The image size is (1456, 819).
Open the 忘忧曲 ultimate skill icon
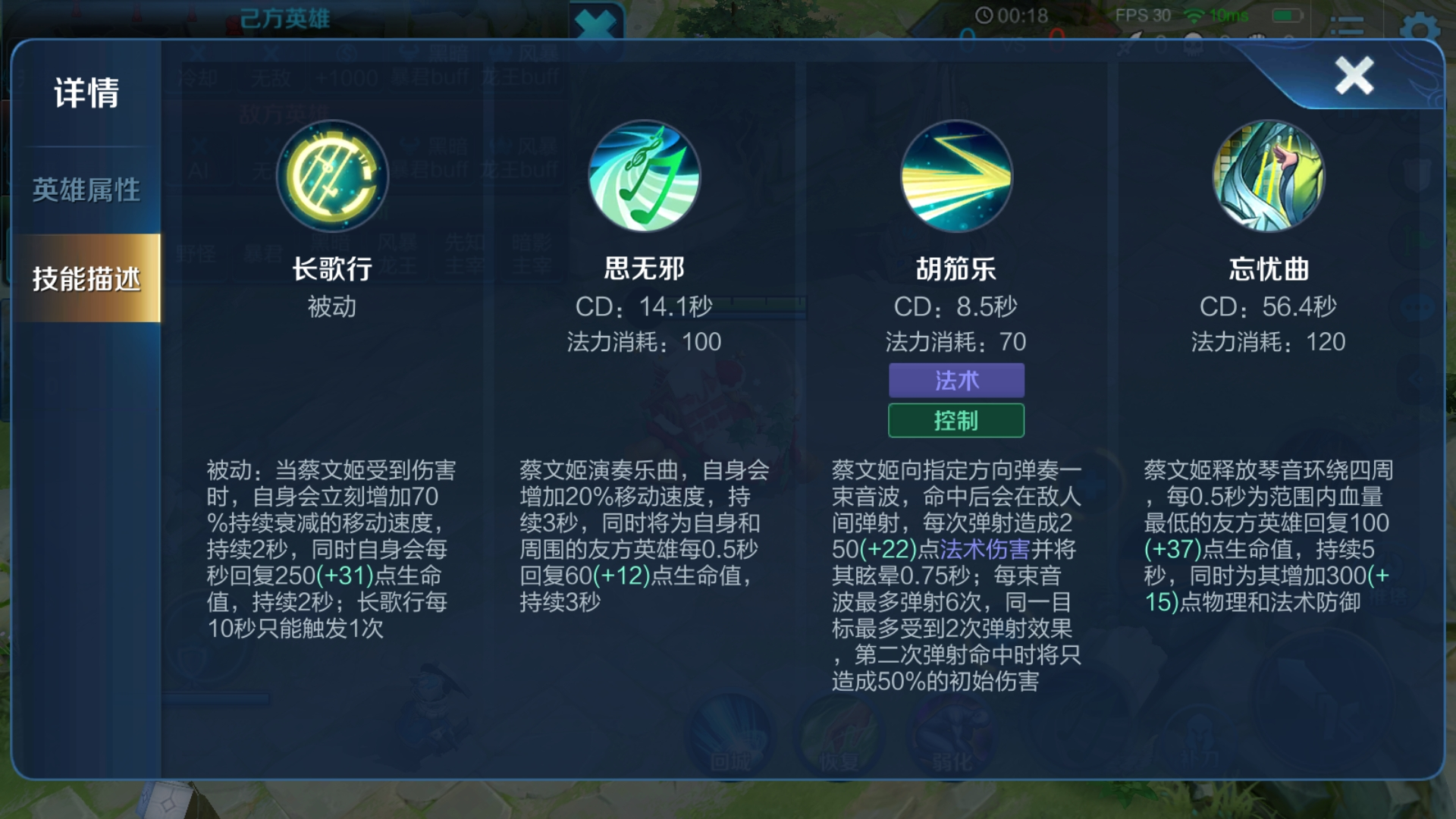coord(1269,176)
